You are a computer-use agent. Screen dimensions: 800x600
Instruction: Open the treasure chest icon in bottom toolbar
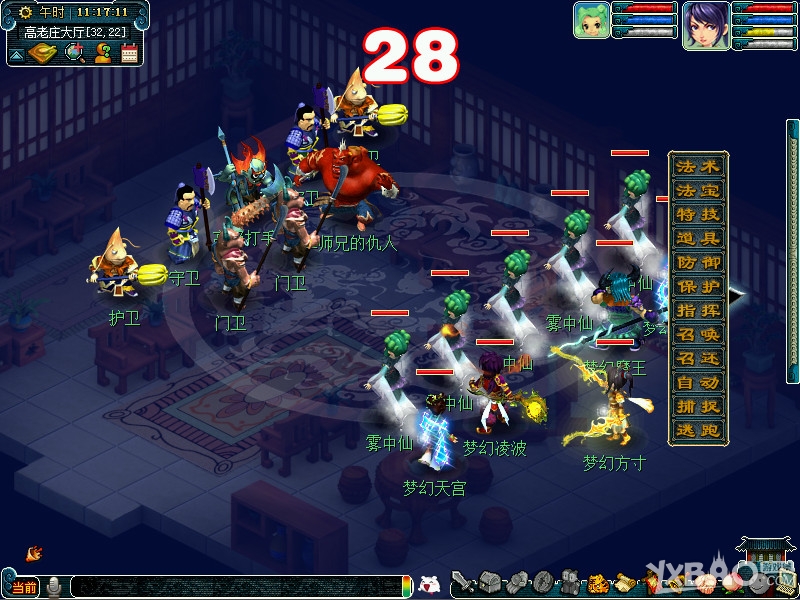(x=489, y=582)
